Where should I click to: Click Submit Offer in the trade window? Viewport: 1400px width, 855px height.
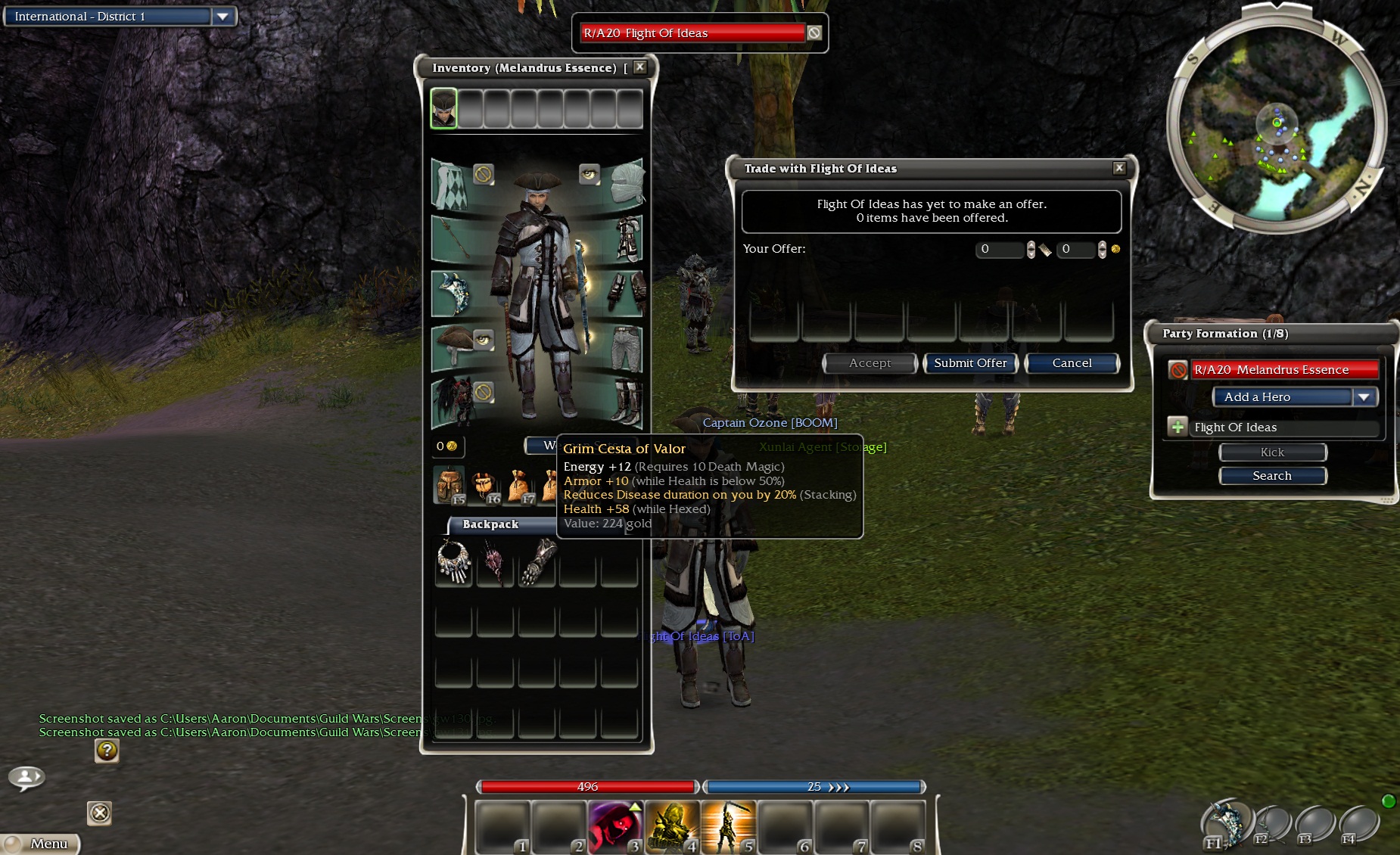(970, 363)
